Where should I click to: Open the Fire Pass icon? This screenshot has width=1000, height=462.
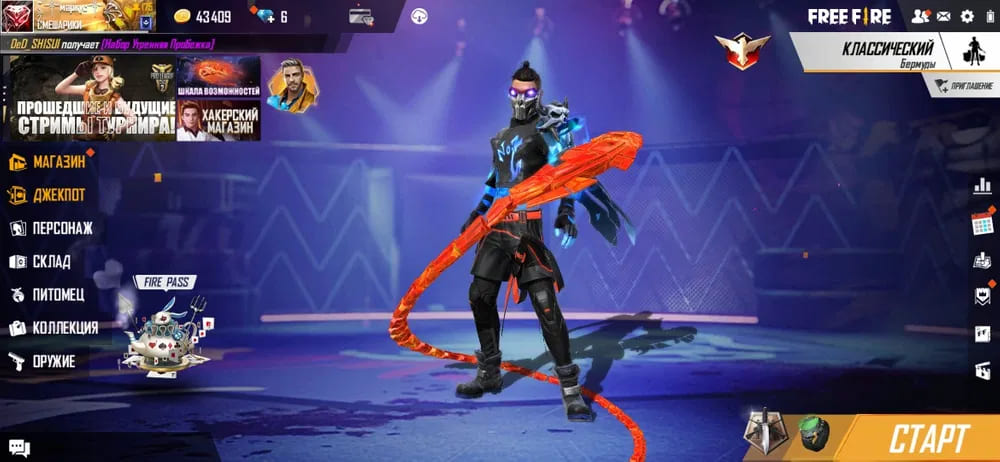(166, 328)
